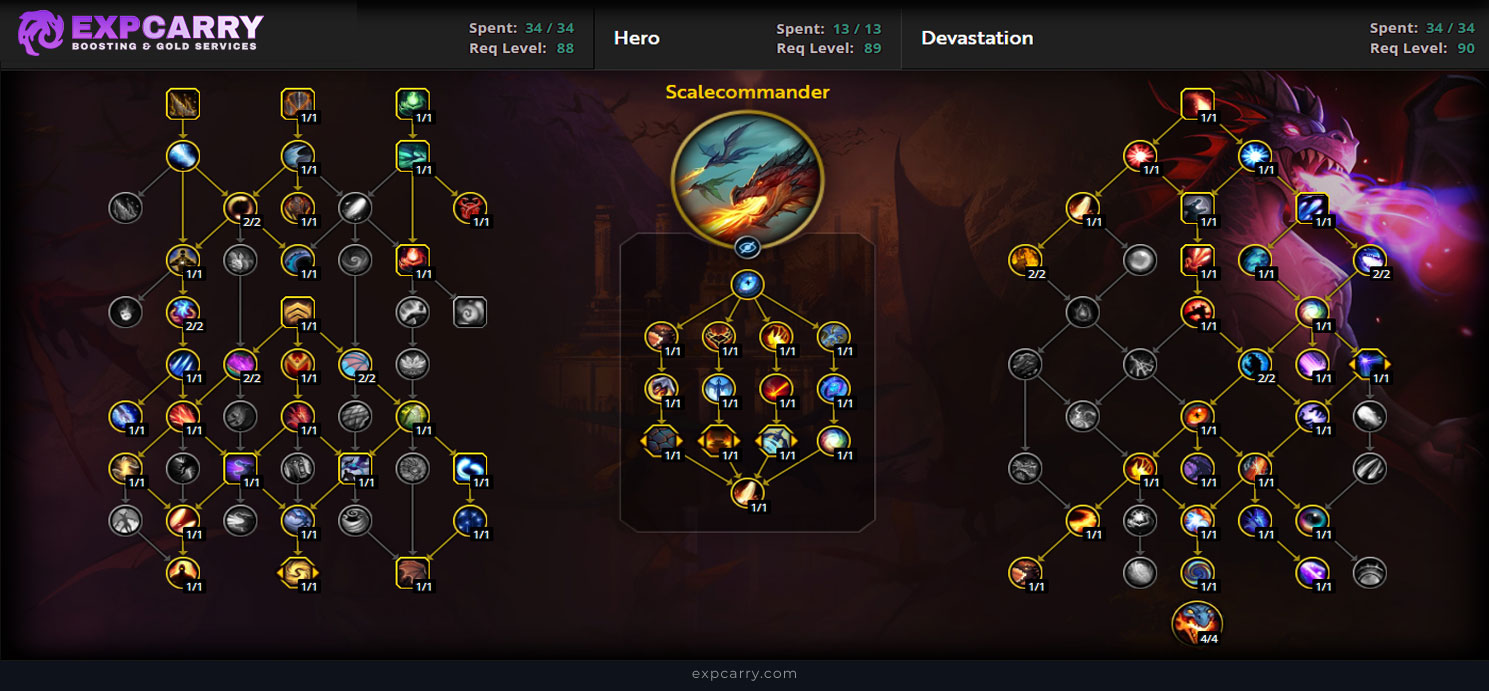Select the blue starburst Devastation talent
This screenshot has width=1489, height=691.
pos(1255,155)
